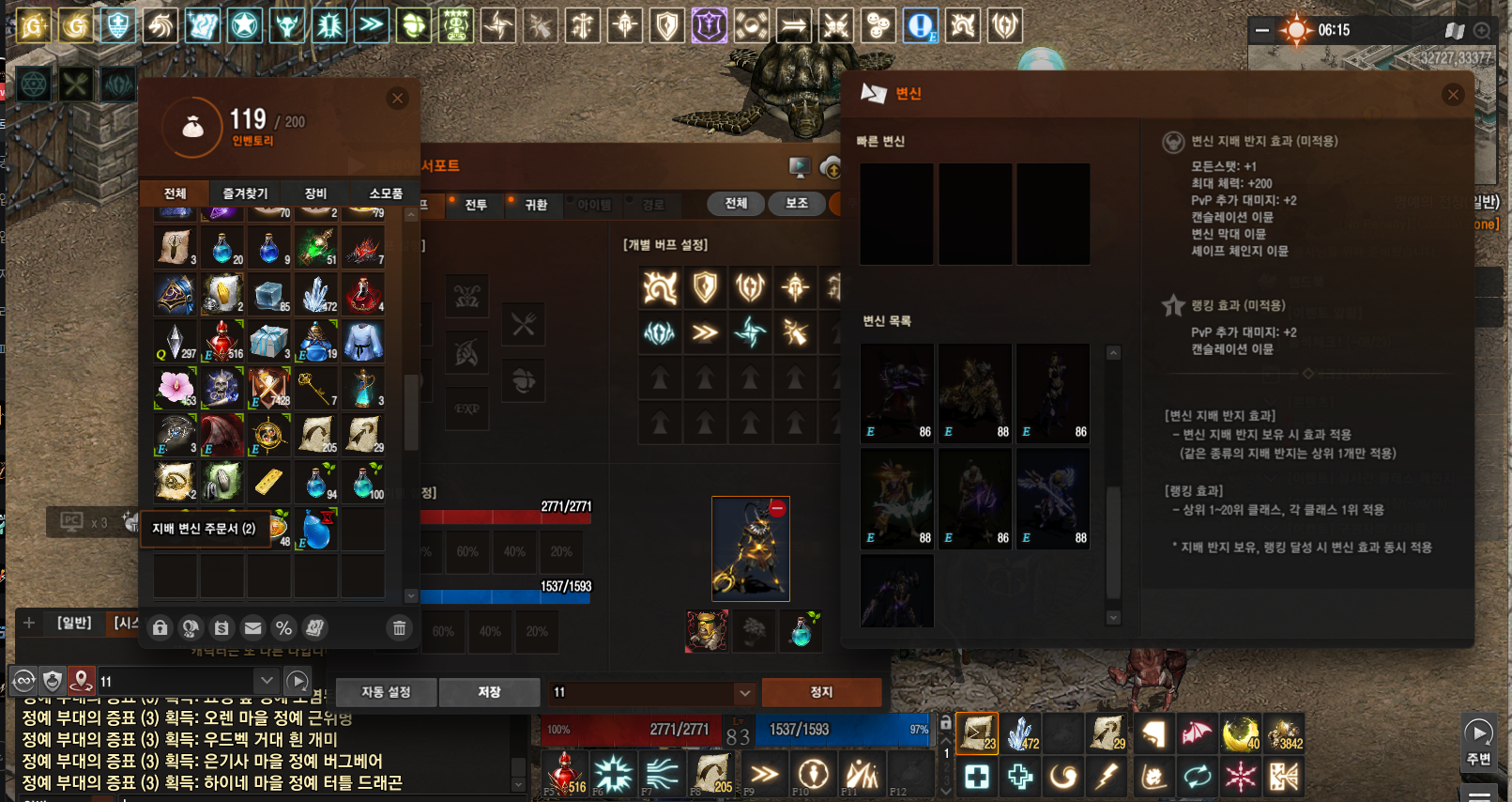
Task: Open the [일반] chat tab
Action: pos(74,623)
